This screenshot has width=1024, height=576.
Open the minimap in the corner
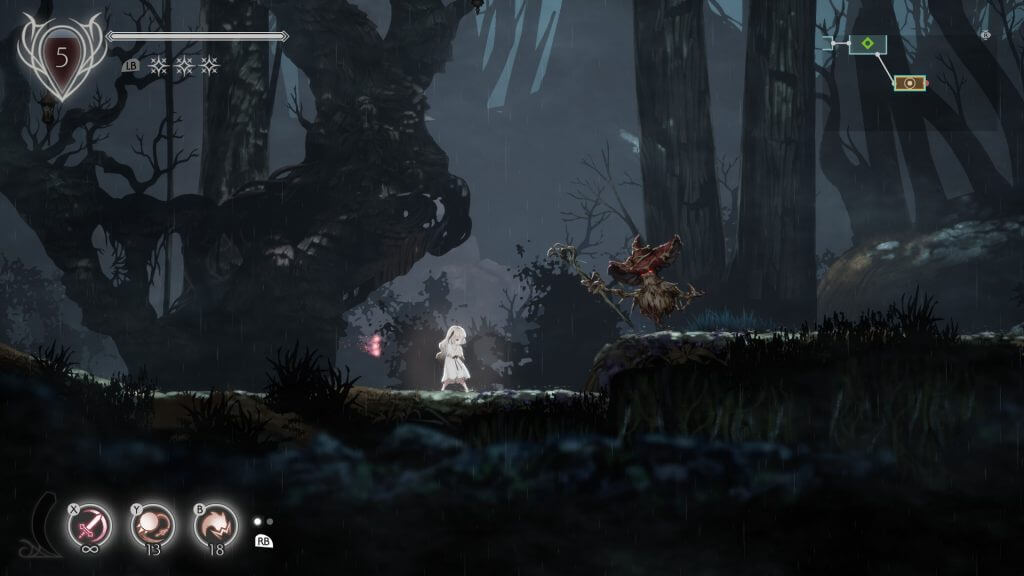(x=878, y=62)
